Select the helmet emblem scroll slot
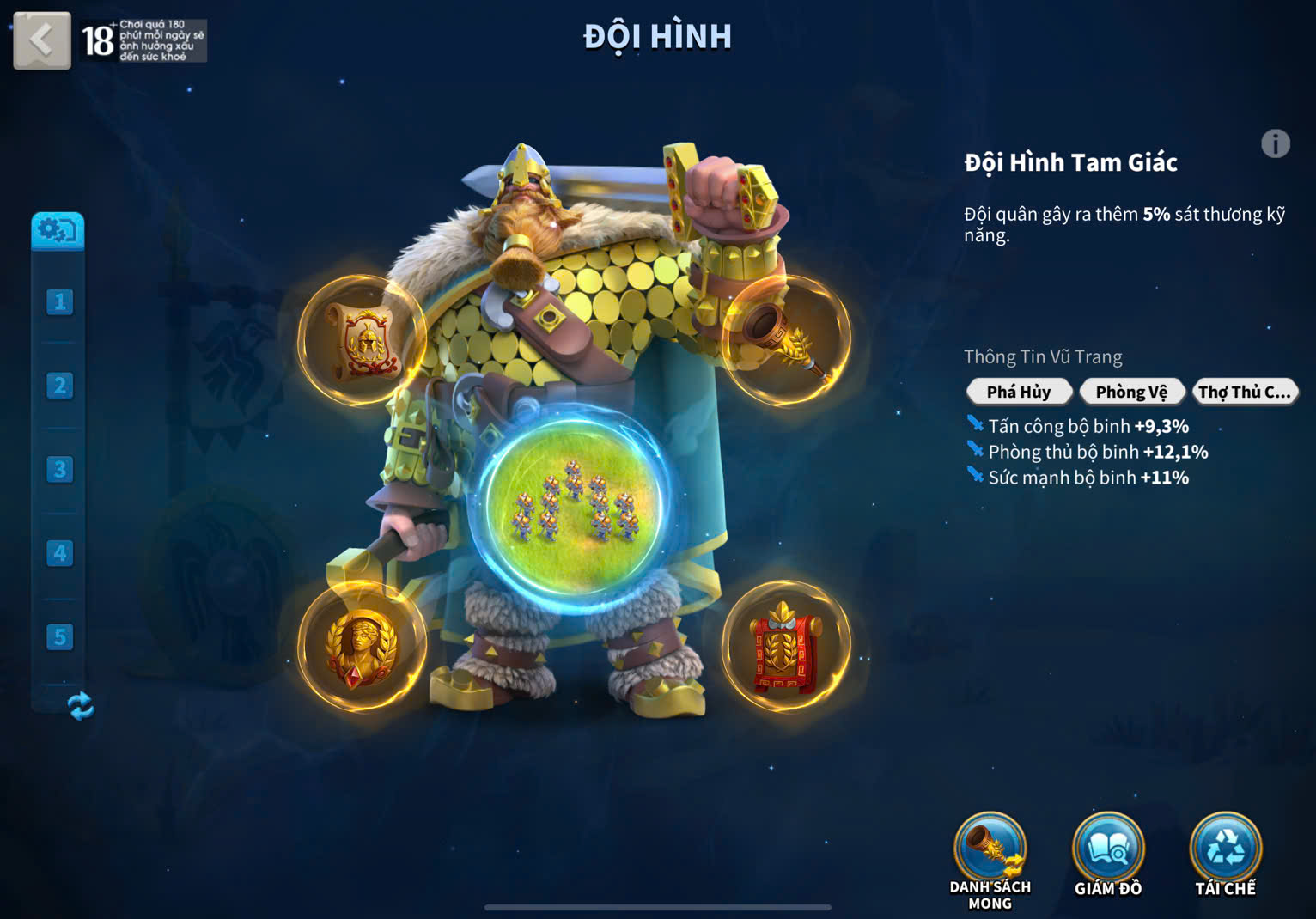This screenshot has width=1316, height=919. point(362,341)
